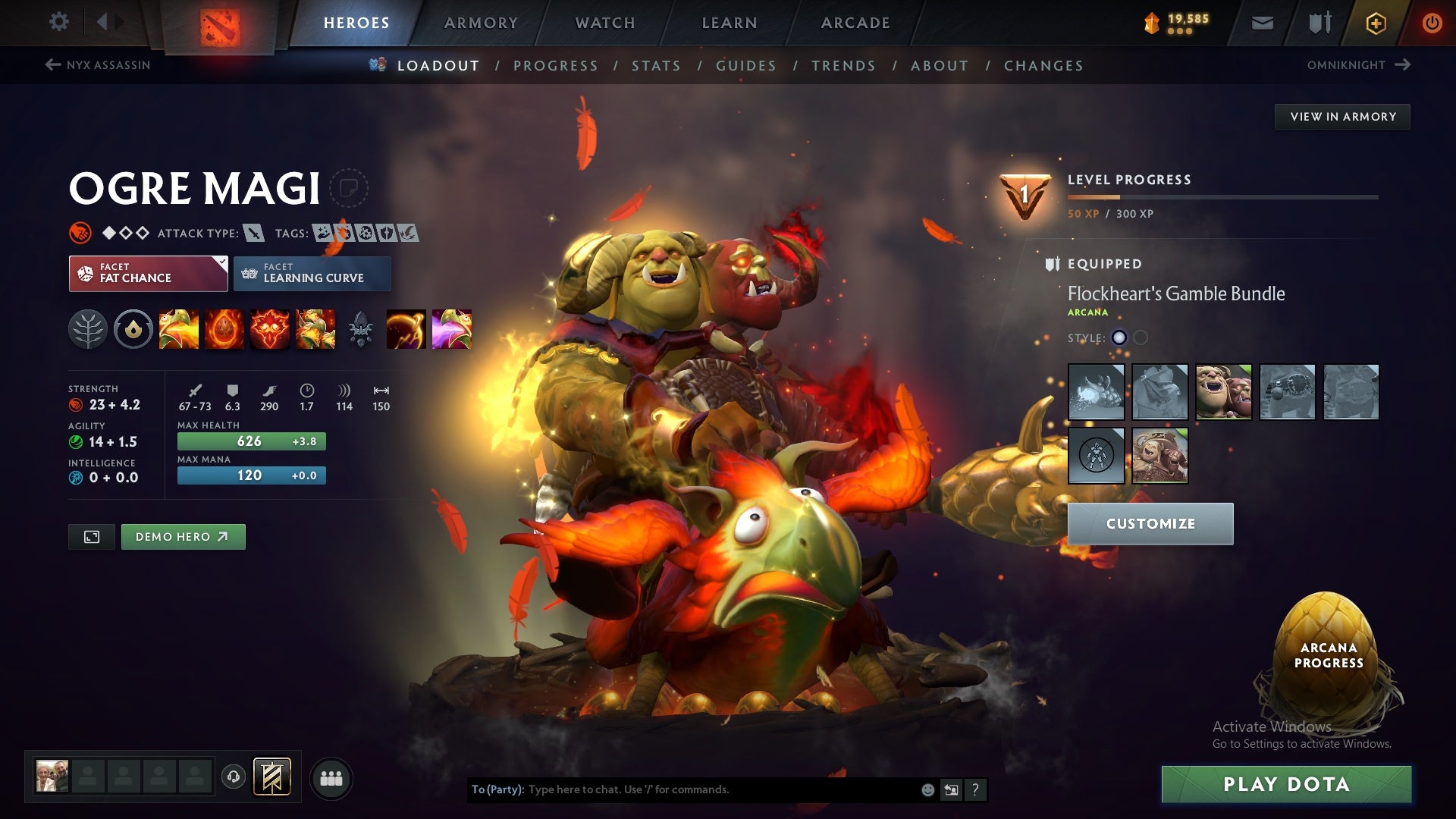Open Ogre Magi's Fireblast ability icon
The image size is (1456, 819).
pos(179,329)
